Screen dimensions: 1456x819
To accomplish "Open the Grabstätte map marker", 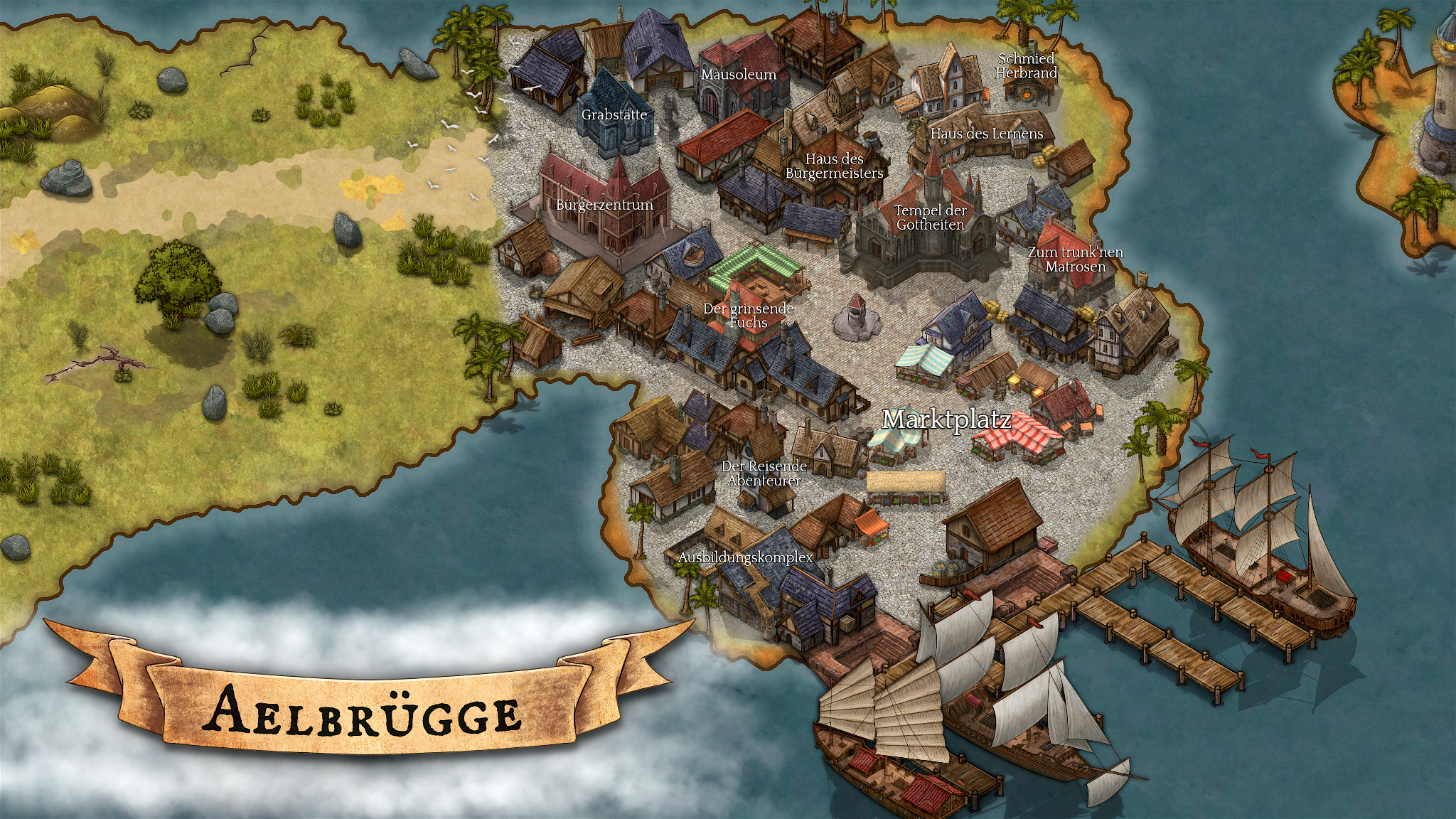I will click(x=614, y=114).
